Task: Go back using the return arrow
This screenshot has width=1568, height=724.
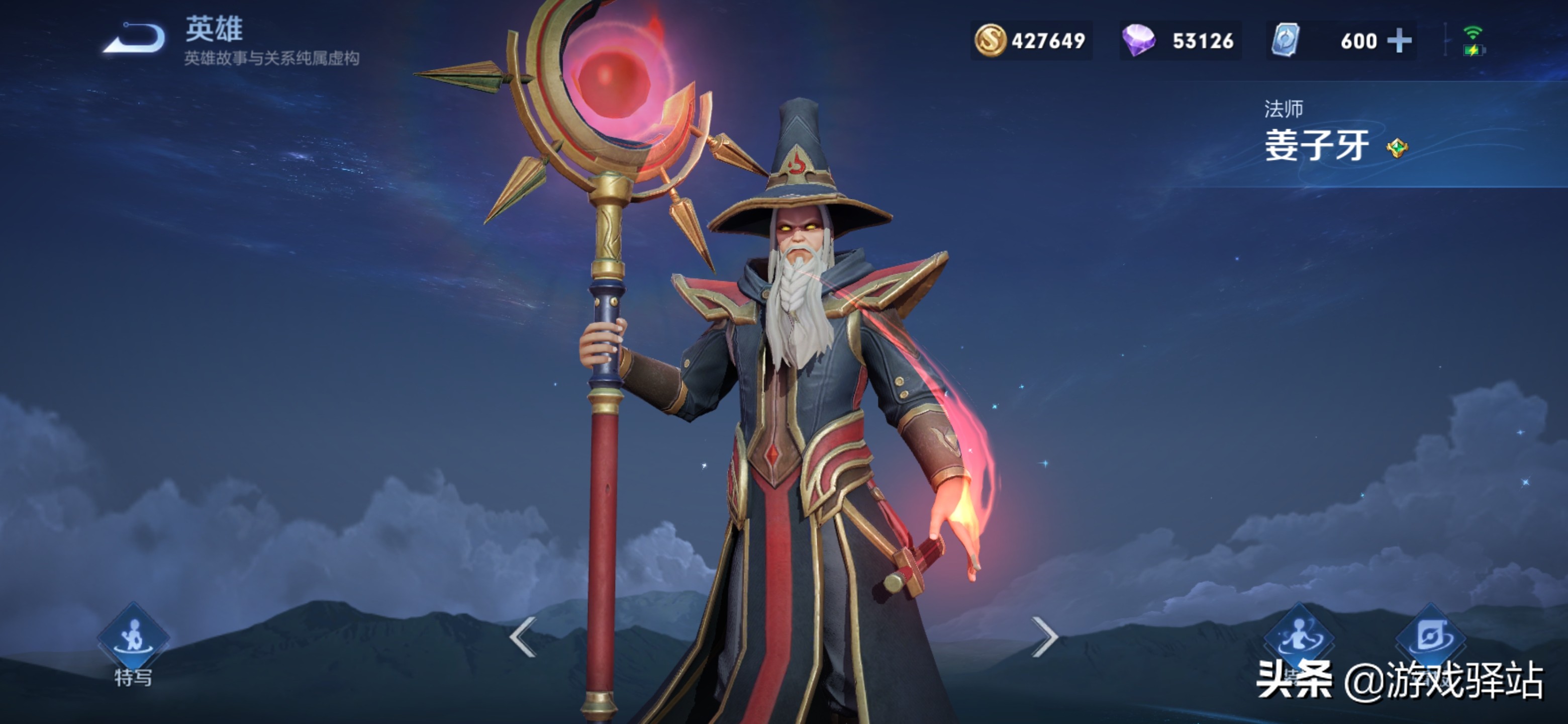Action: pos(135,38)
